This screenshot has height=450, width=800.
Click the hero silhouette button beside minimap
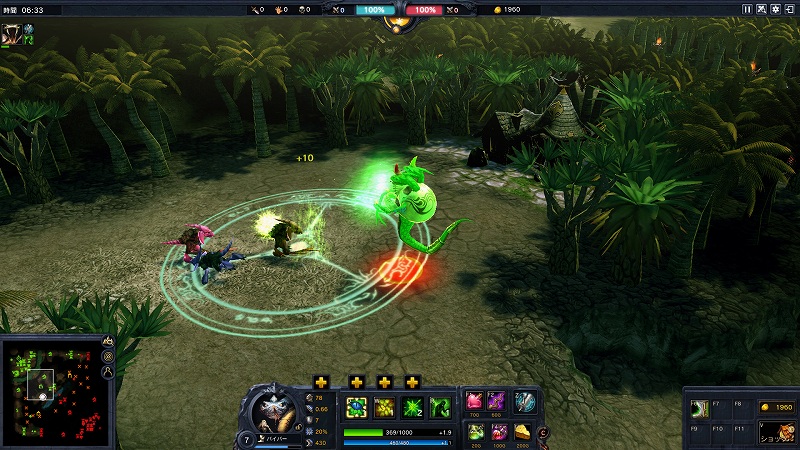pos(108,372)
